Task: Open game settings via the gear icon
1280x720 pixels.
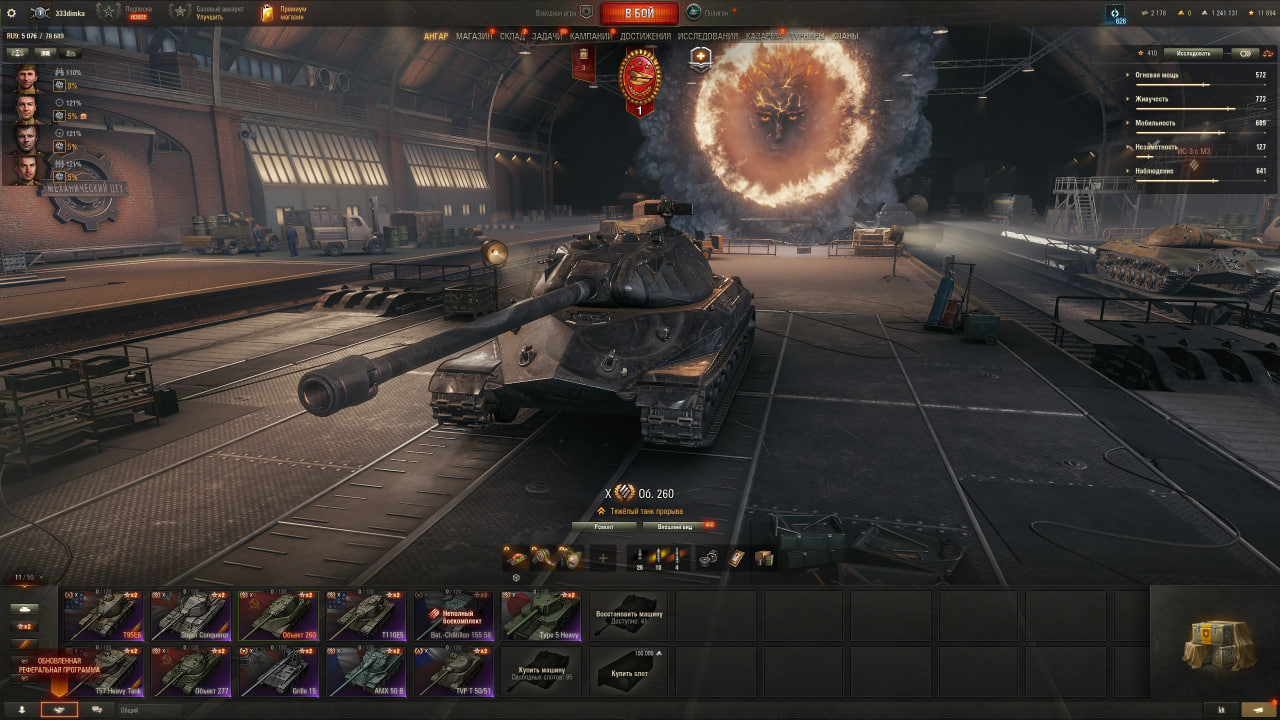Action: pos(12,13)
